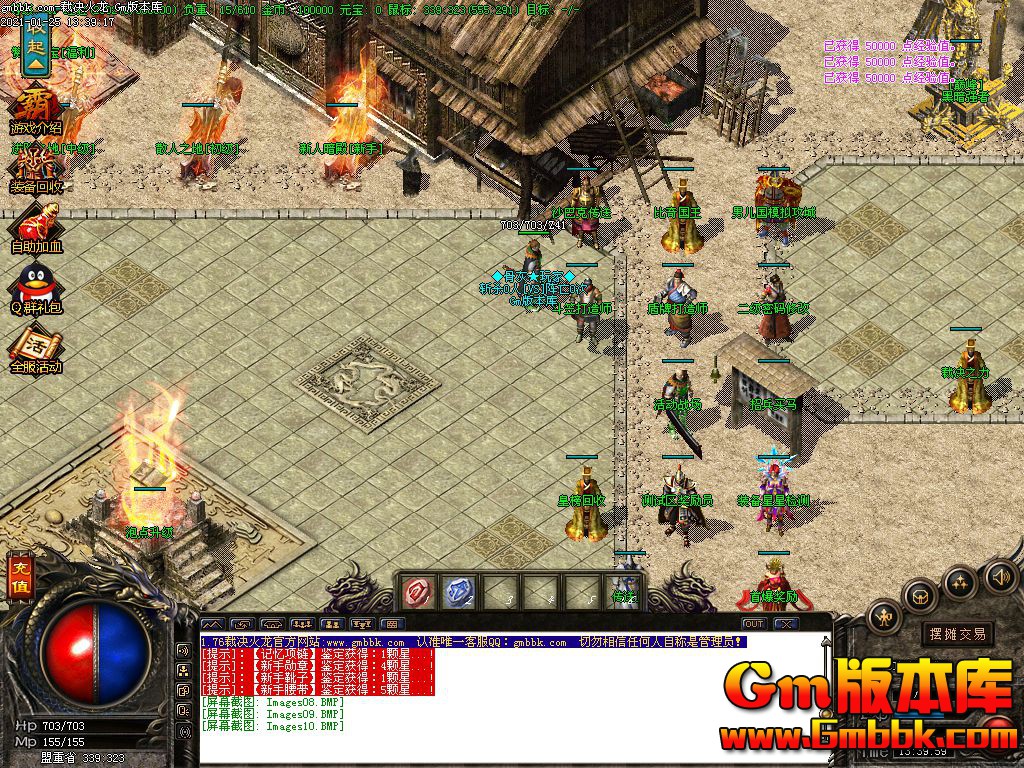
Task: Use the blue potion in hotbar
Action: pos(457,592)
